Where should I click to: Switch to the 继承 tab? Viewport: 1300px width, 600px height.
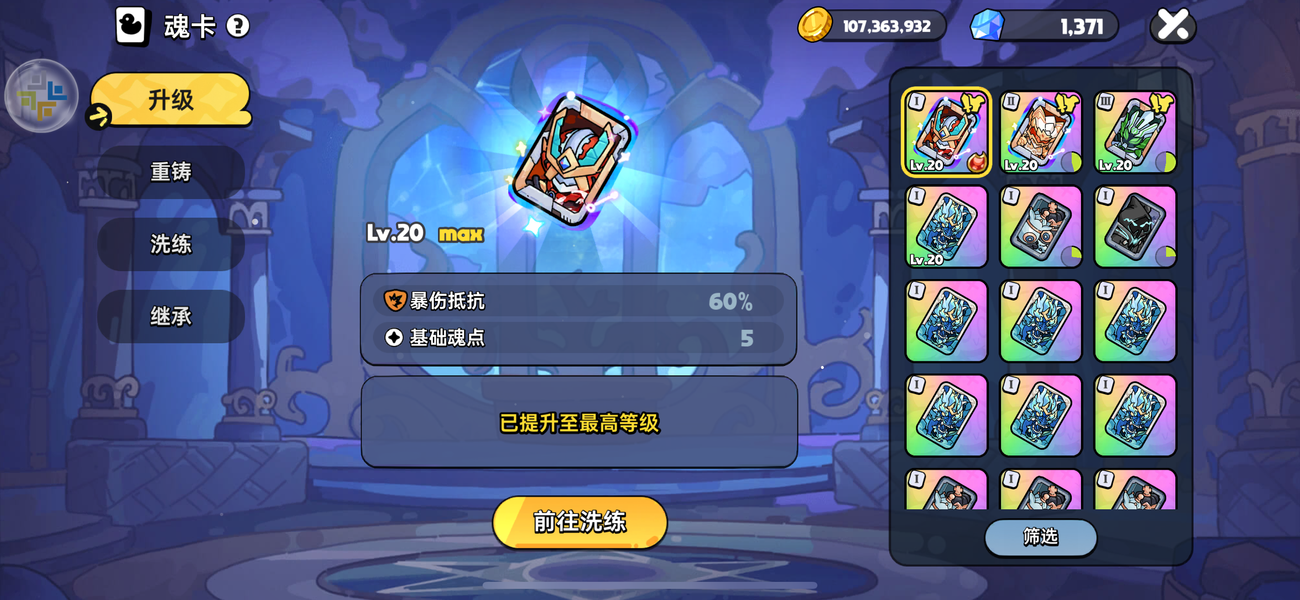[171, 316]
